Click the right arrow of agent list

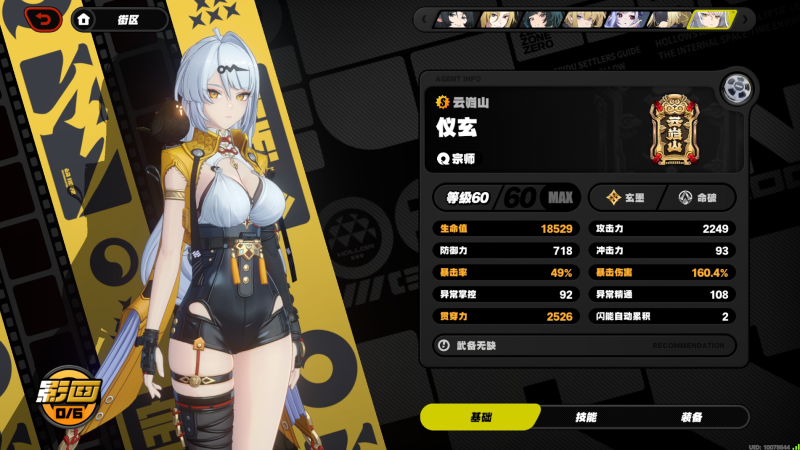748,18
